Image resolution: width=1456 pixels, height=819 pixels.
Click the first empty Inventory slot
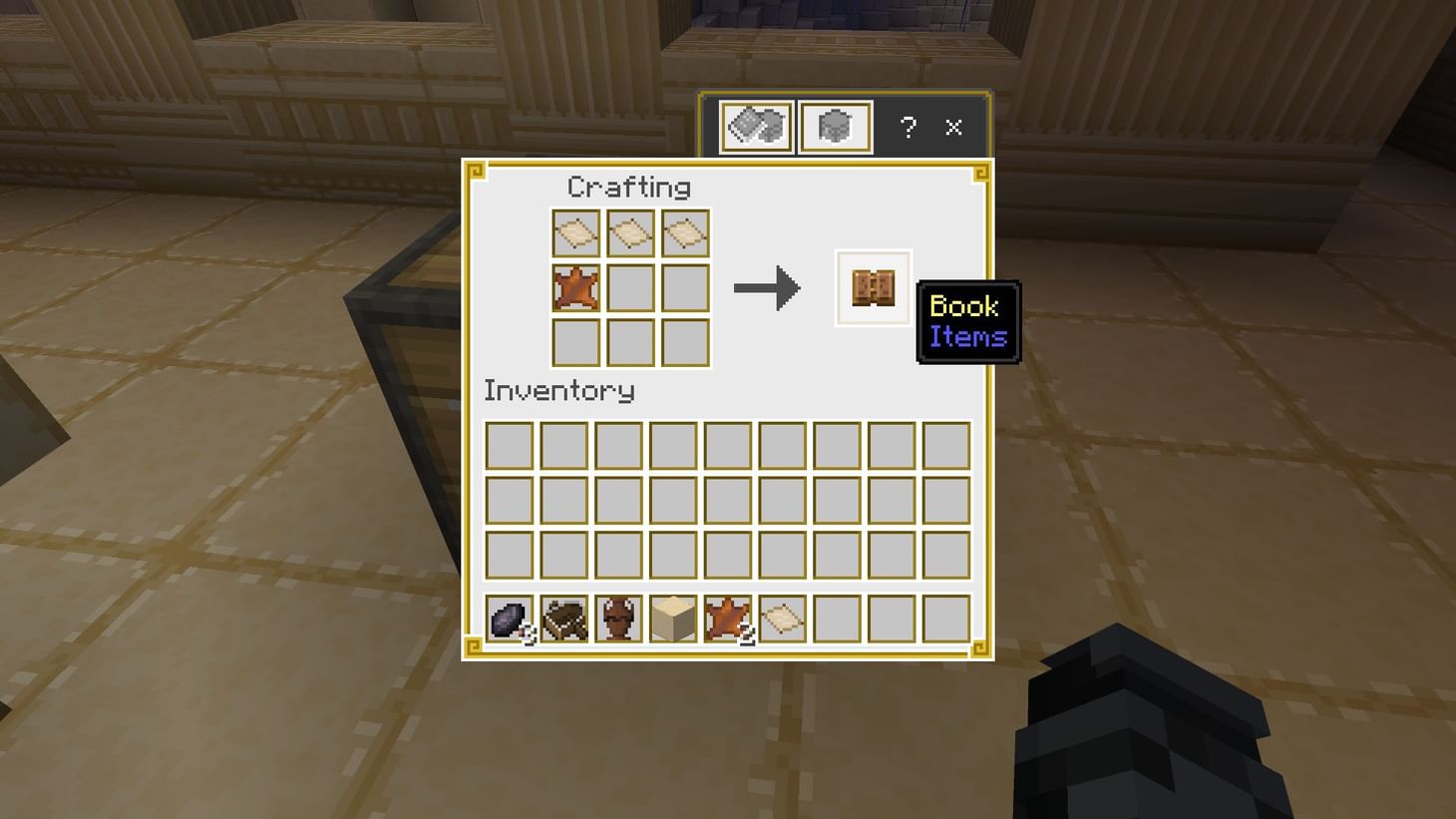(509, 444)
